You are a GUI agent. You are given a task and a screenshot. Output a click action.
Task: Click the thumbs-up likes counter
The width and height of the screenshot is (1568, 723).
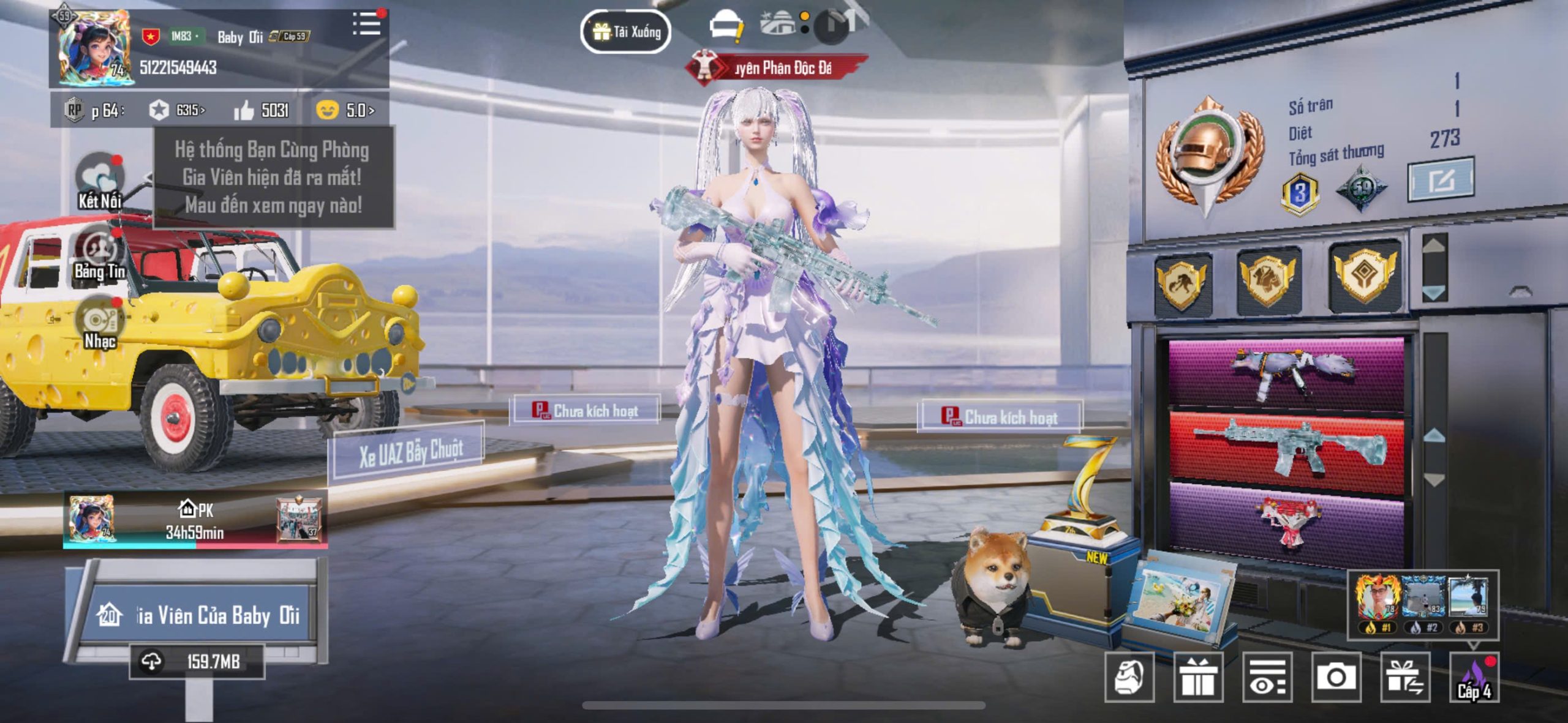click(262, 110)
